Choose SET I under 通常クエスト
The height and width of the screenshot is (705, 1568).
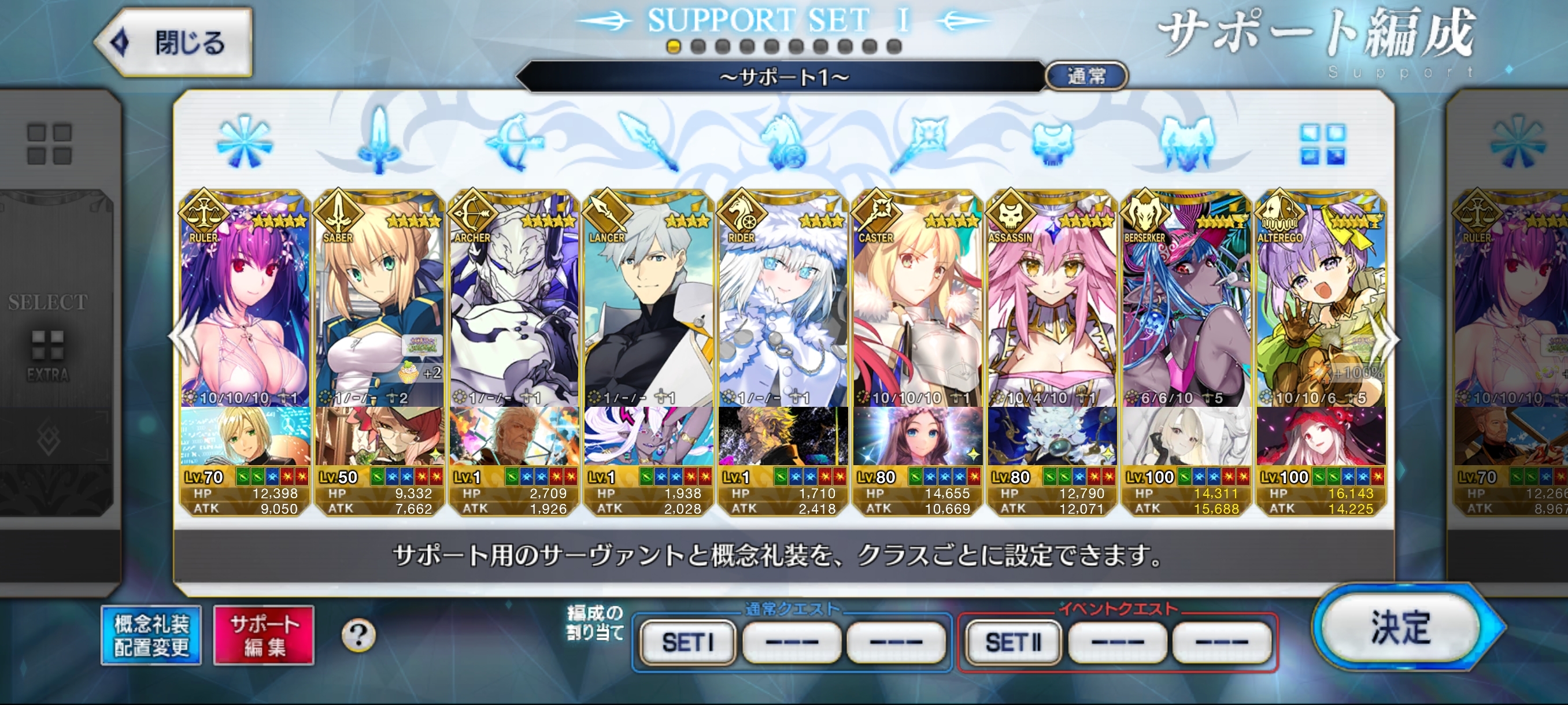[687, 643]
